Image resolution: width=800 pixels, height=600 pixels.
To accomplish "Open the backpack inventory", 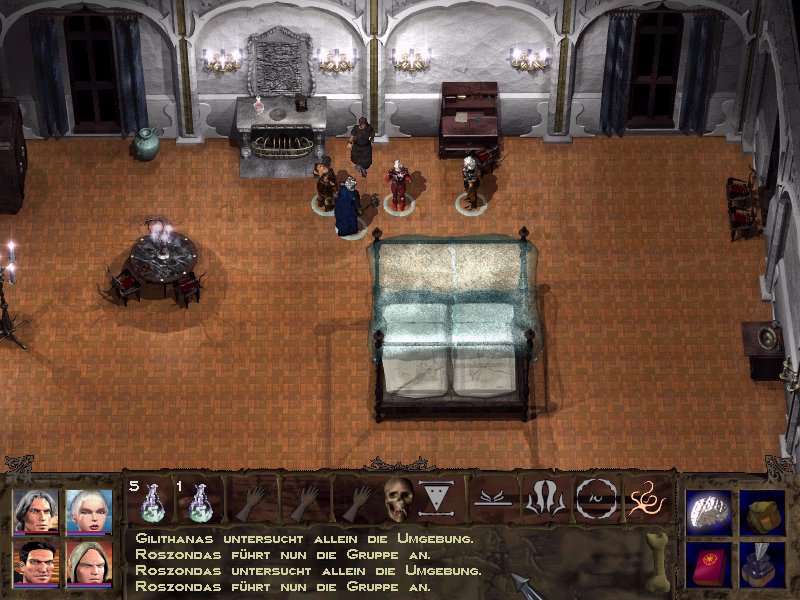I will point(762,510).
